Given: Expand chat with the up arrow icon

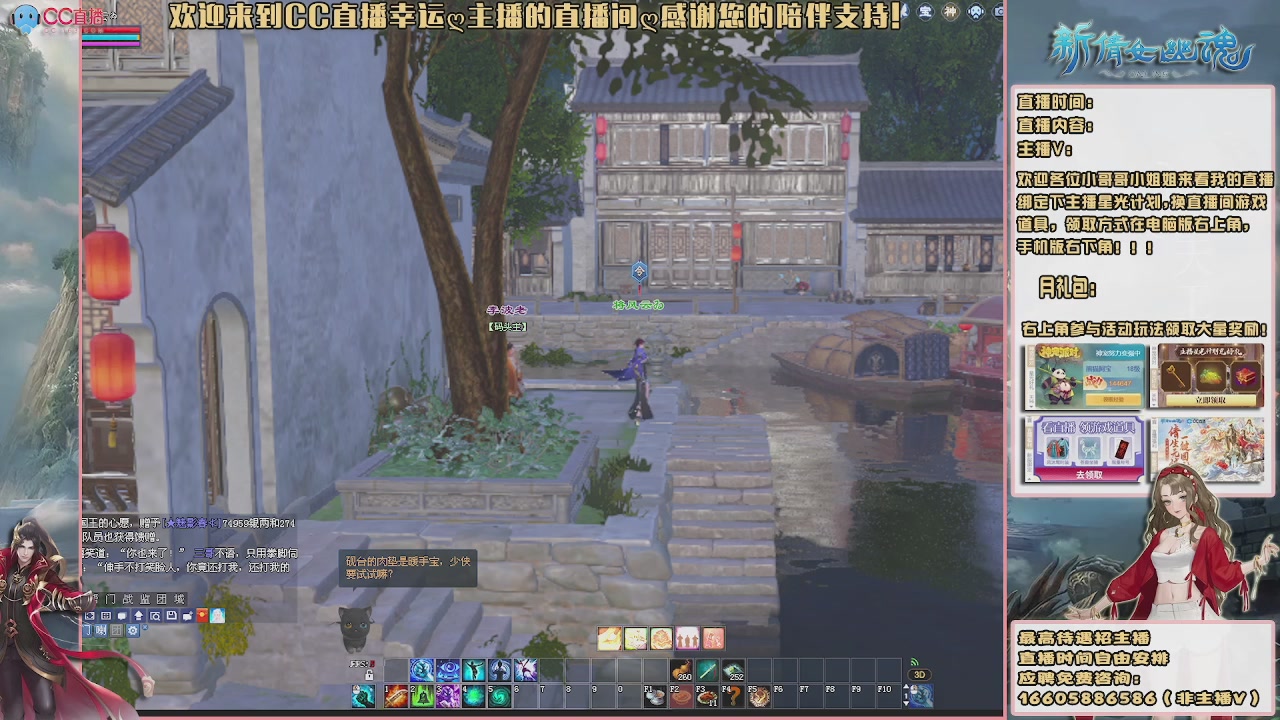Looking at the screenshot, I should click(138, 614).
